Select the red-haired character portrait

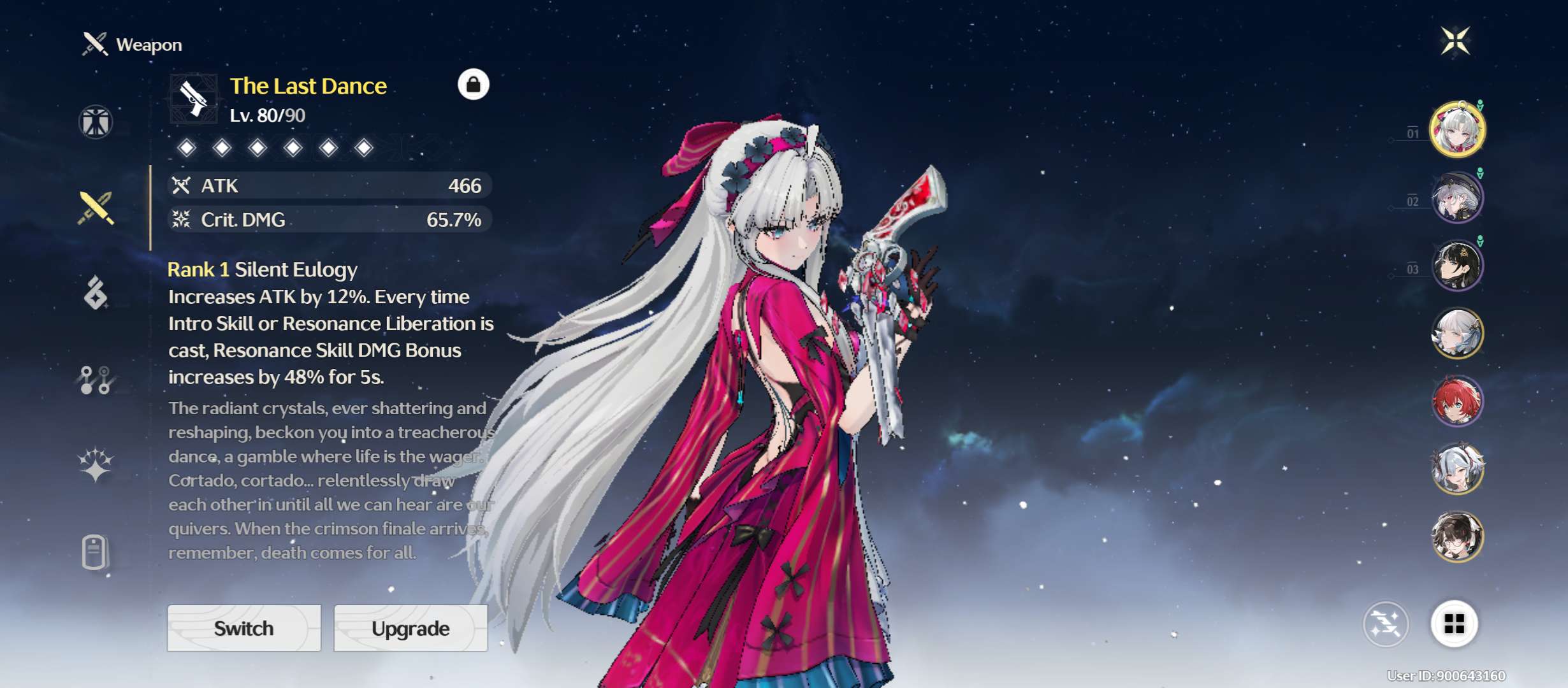pyautogui.click(x=1457, y=401)
